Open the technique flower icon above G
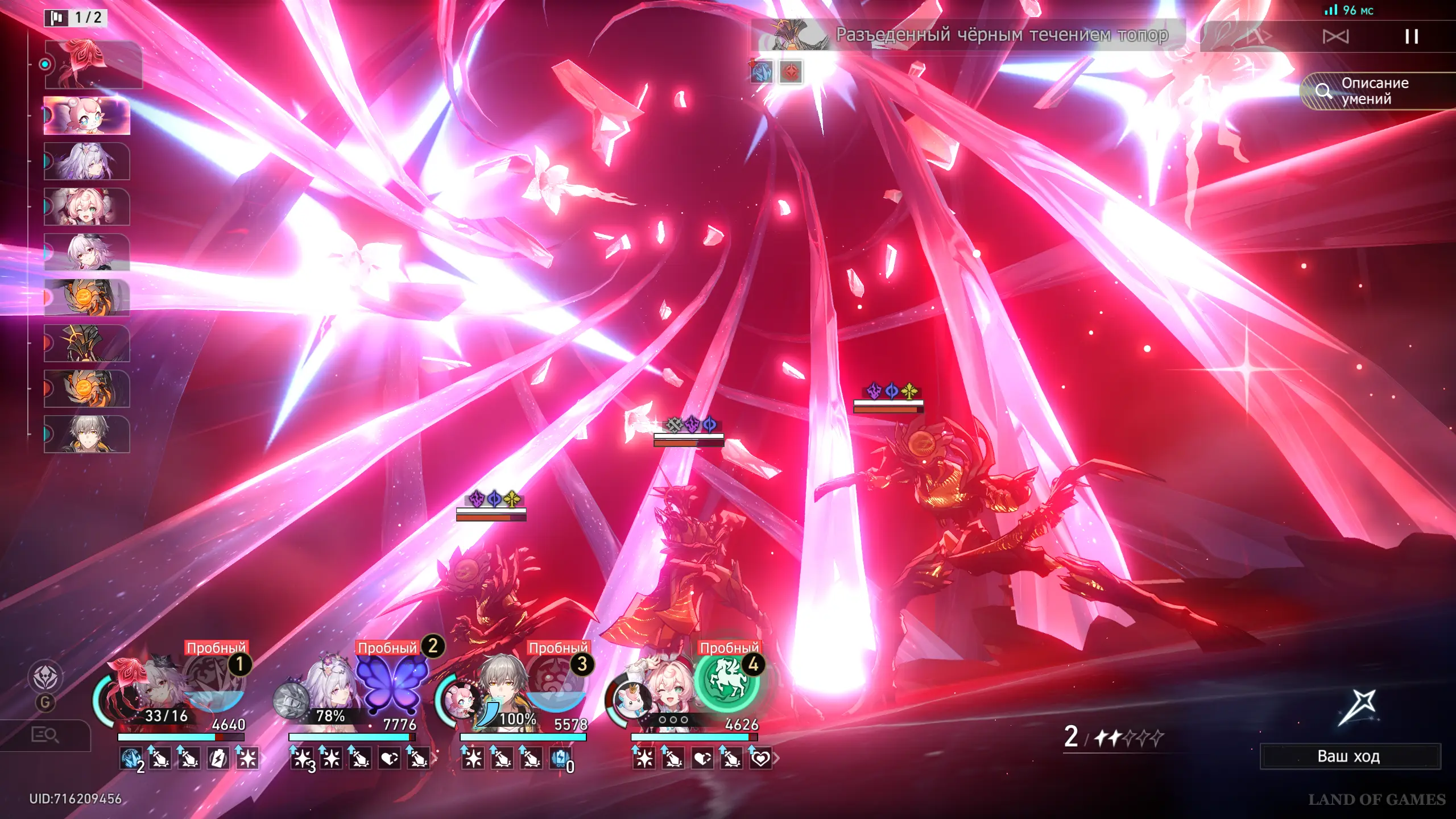The image size is (1456, 819). [x=45, y=677]
